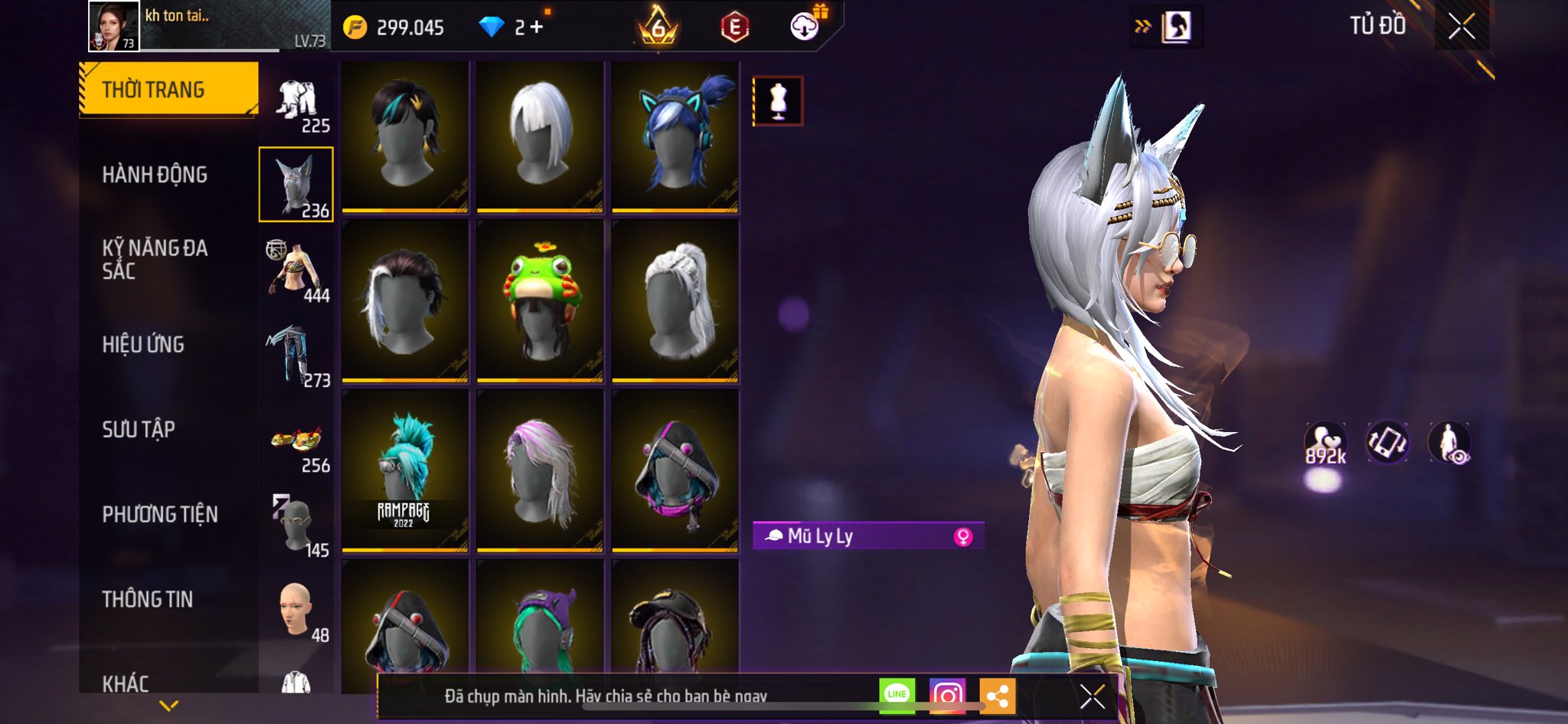This screenshot has width=1568, height=724.
Task: Select the Rampage 2022 teal hairstyle
Action: (x=405, y=470)
